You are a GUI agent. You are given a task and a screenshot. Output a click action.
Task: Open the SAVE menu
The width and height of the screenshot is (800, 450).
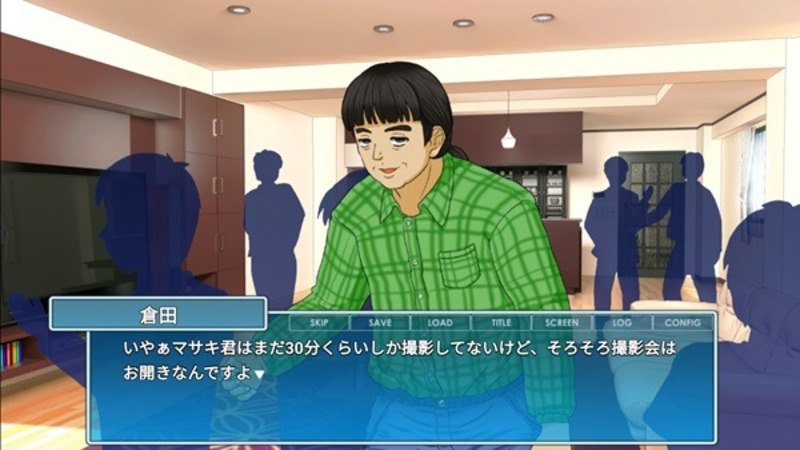coord(380,323)
